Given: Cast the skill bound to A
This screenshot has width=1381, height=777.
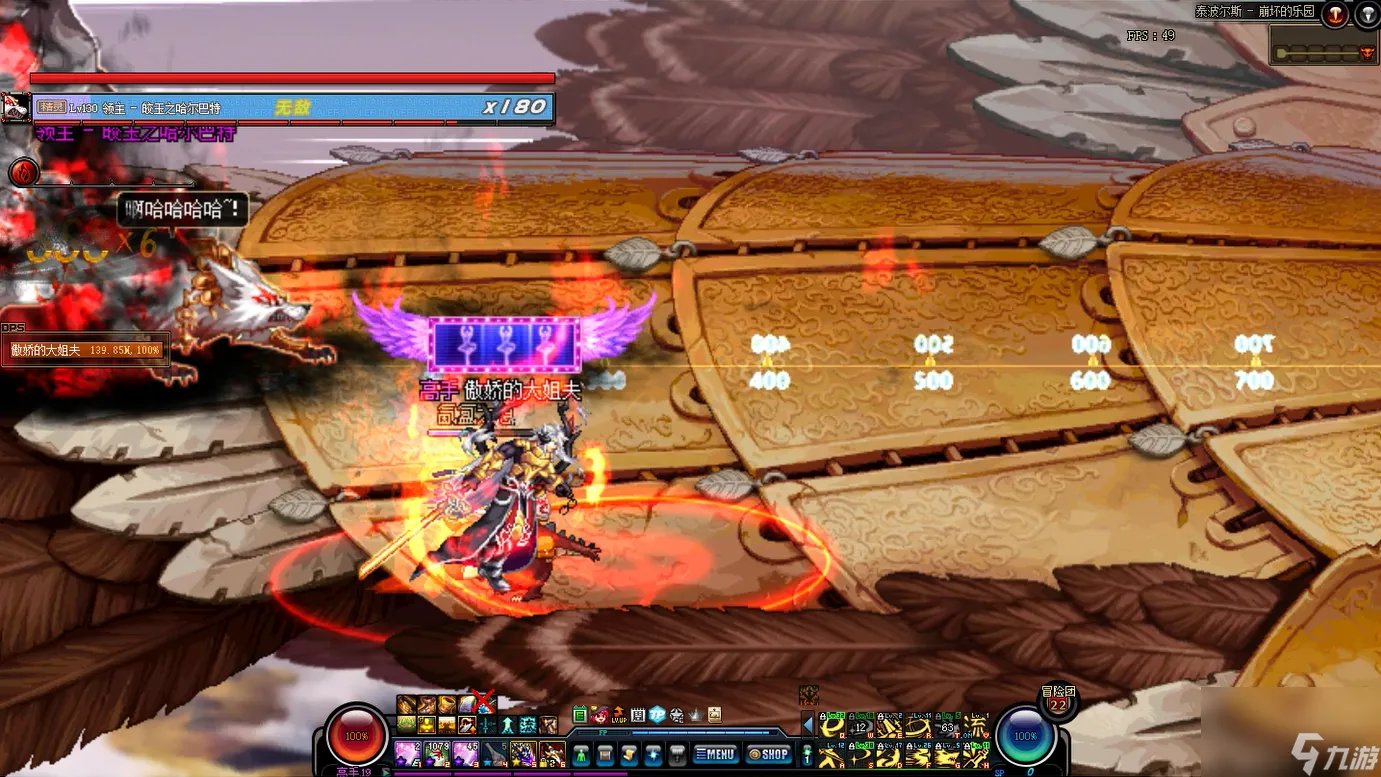Looking at the screenshot, I should tap(832, 755).
